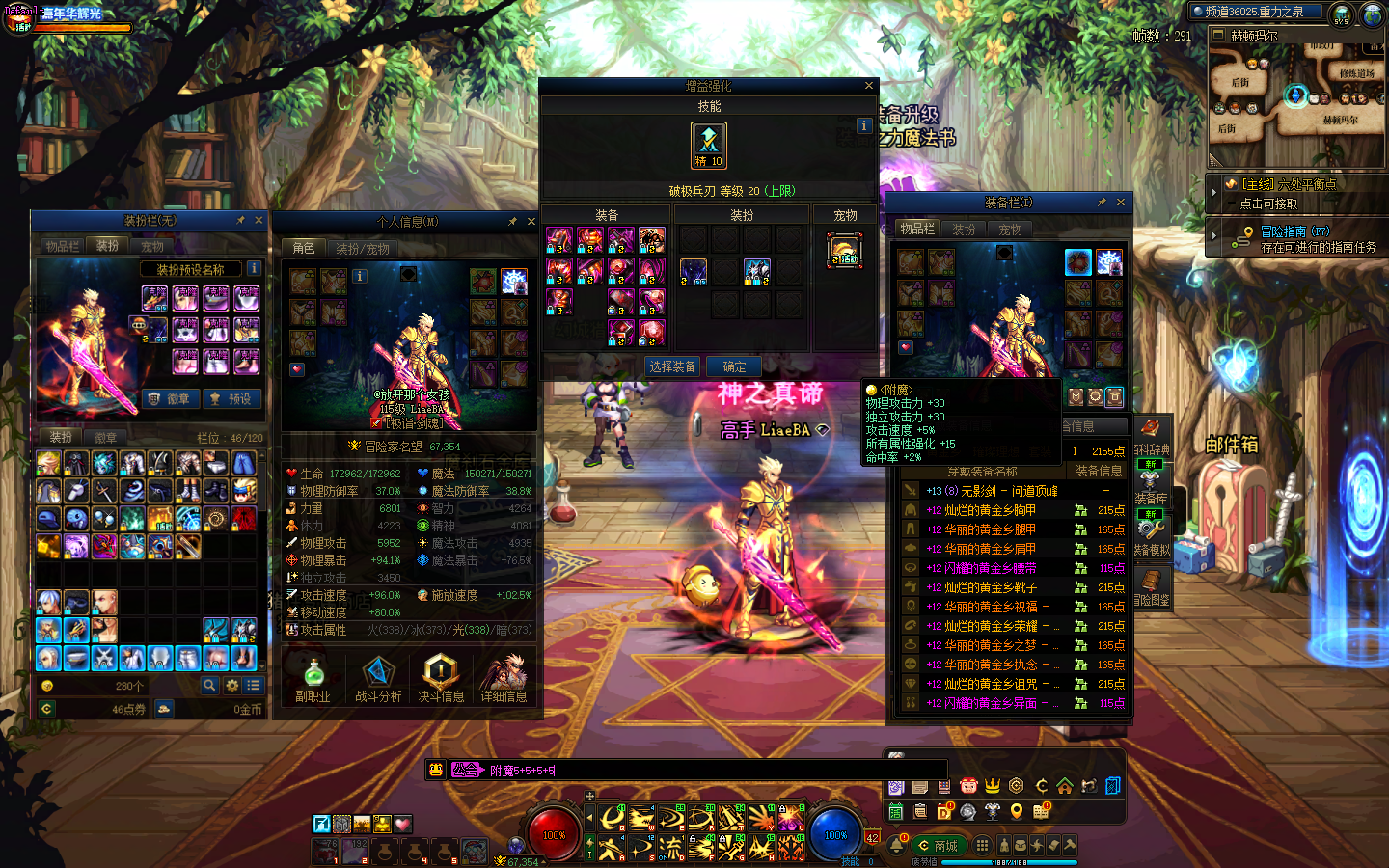Open the 商城 shop
This screenshot has width=1389, height=868.
(939, 846)
